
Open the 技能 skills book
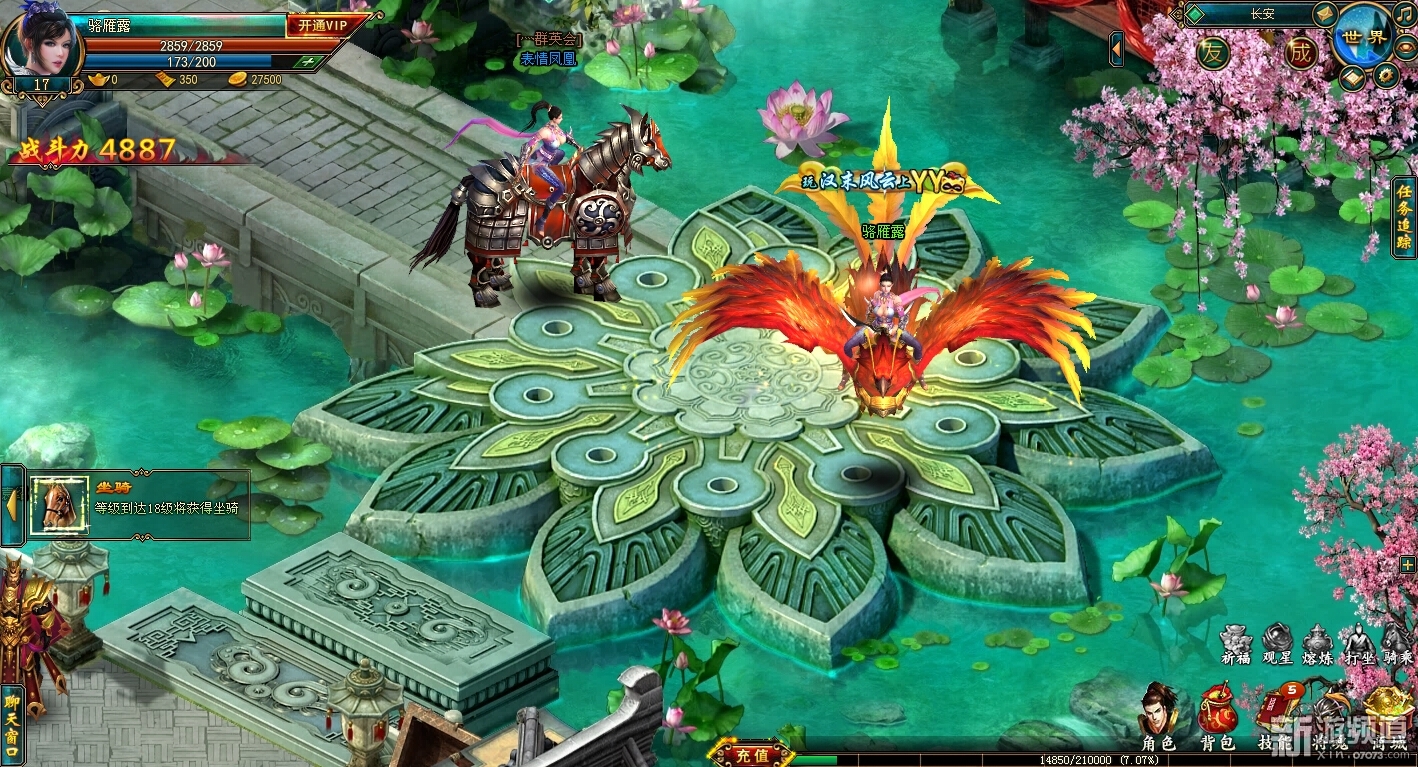click(1274, 716)
